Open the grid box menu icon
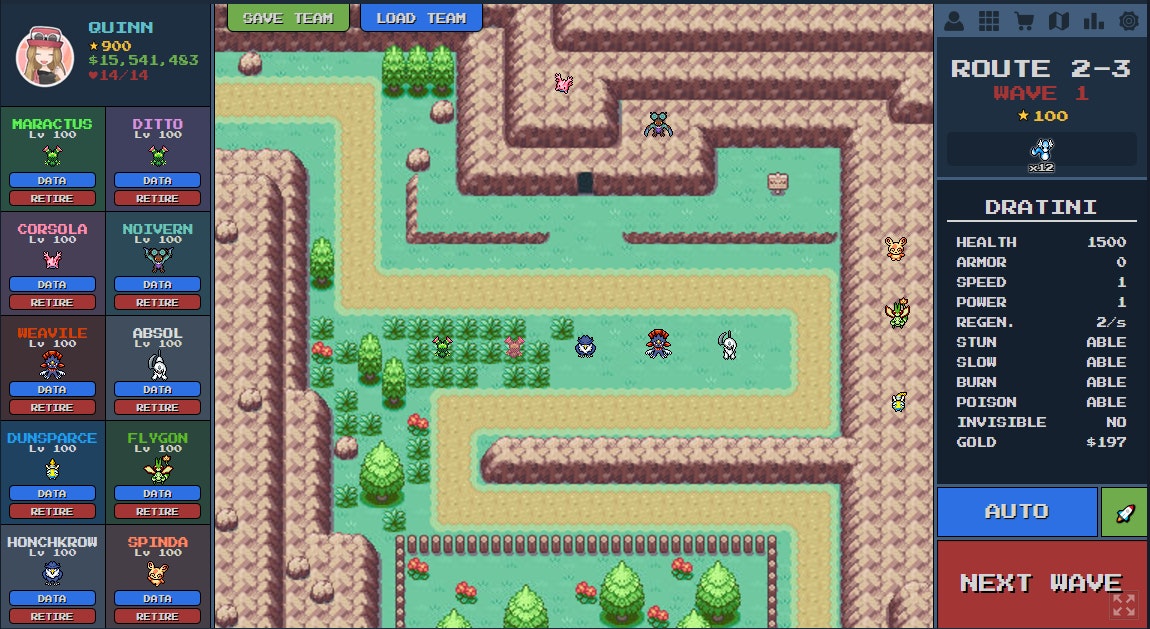This screenshot has height=629, width=1150. [988, 20]
